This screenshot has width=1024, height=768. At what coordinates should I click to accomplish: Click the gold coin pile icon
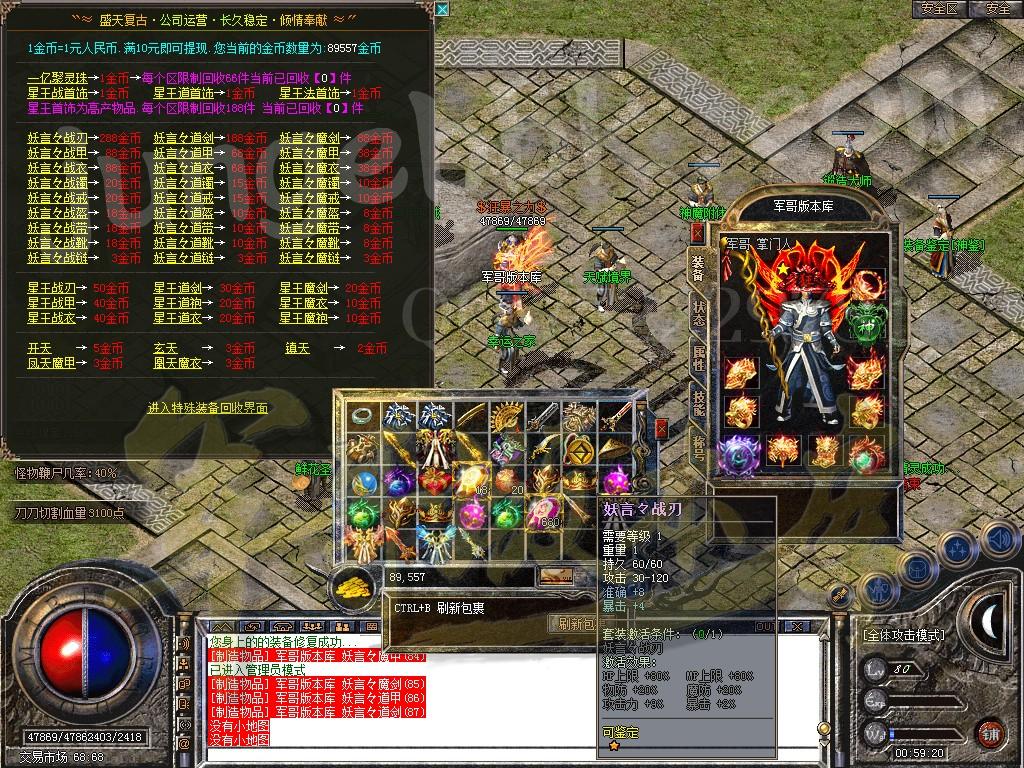click(352, 581)
